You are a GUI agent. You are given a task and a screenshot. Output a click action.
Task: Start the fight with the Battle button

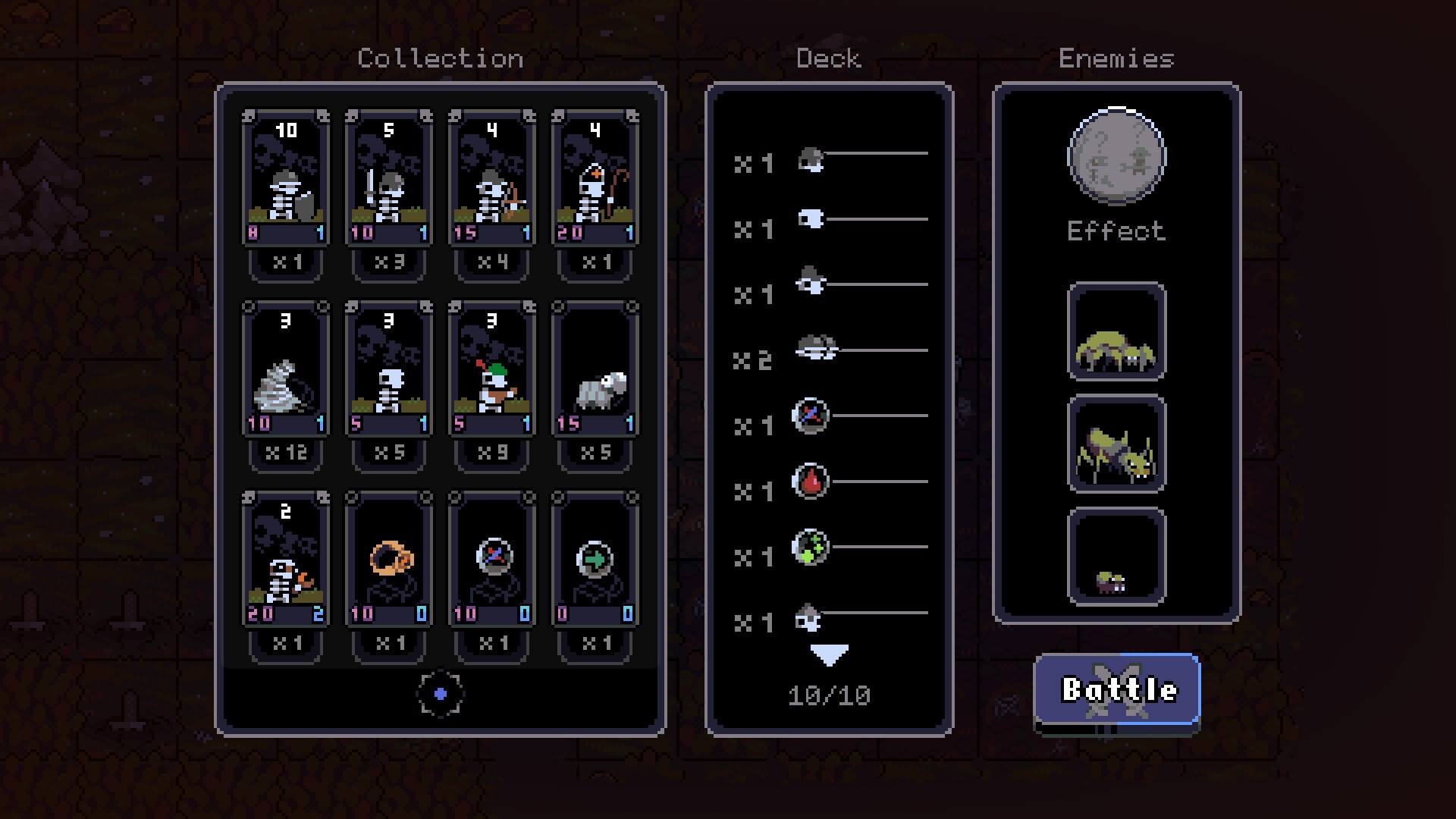tap(1117, 690)
